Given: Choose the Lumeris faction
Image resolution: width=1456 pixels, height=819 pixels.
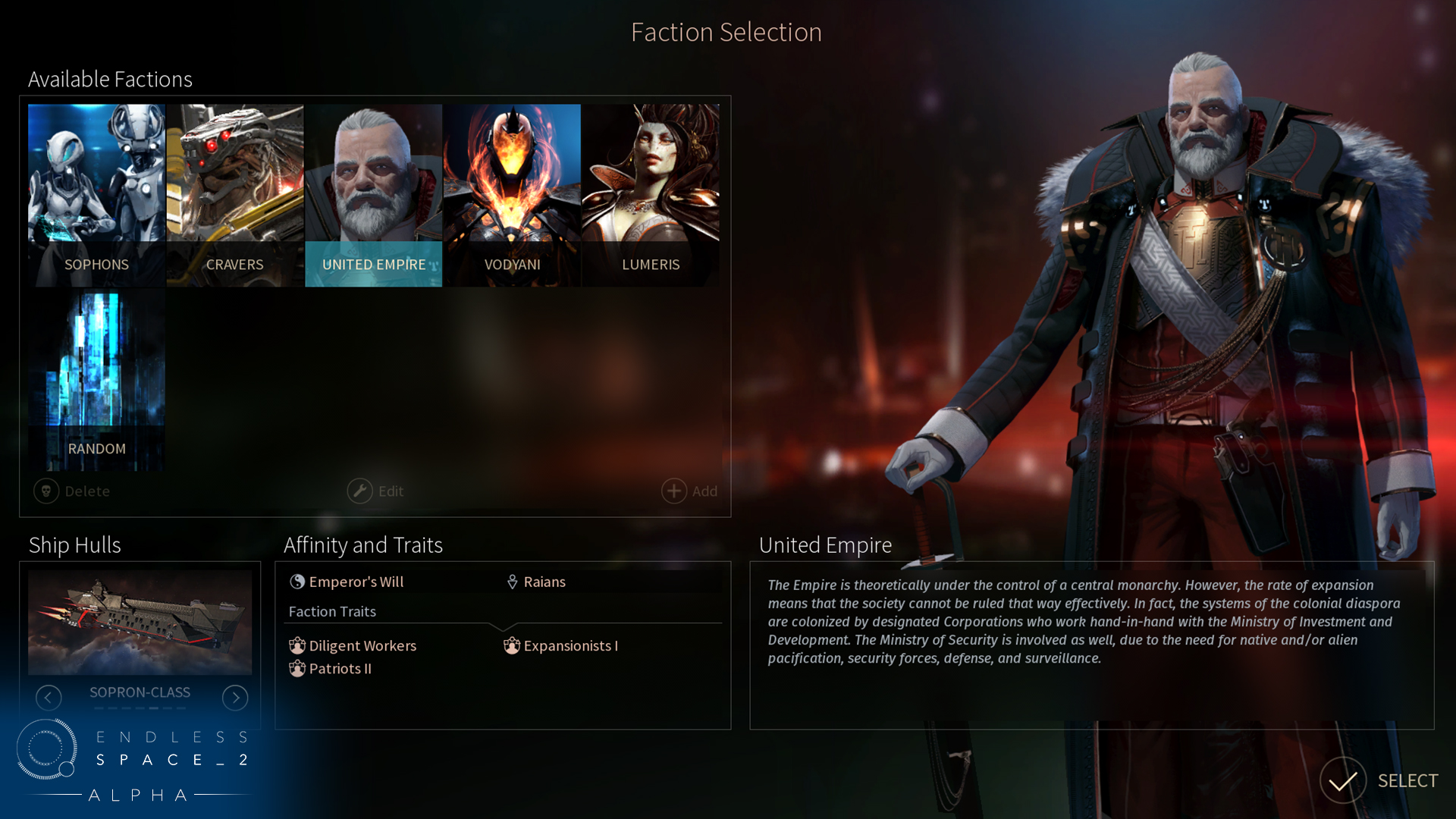Looking at the screenshot, I should [651, 195].
